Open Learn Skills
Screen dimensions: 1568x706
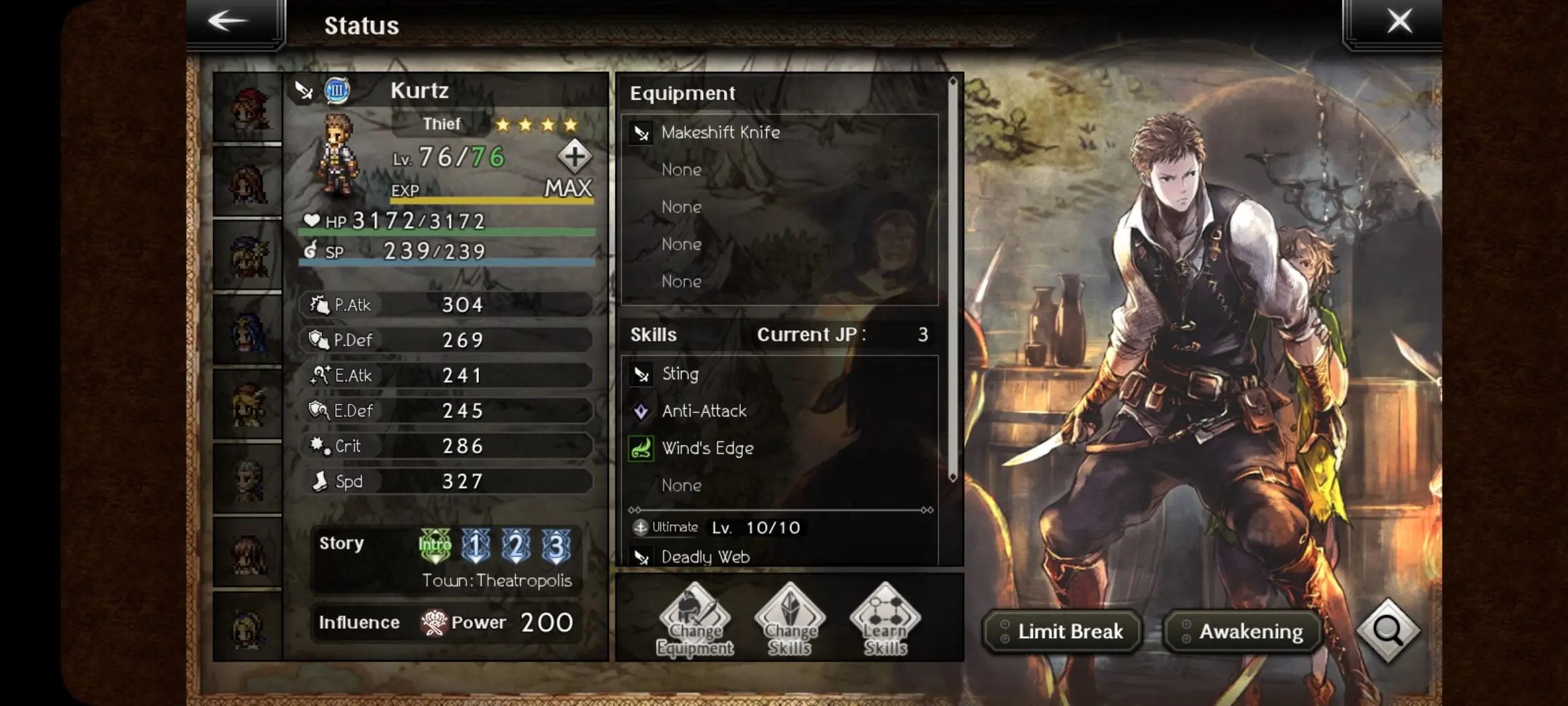tap(885, 620)
